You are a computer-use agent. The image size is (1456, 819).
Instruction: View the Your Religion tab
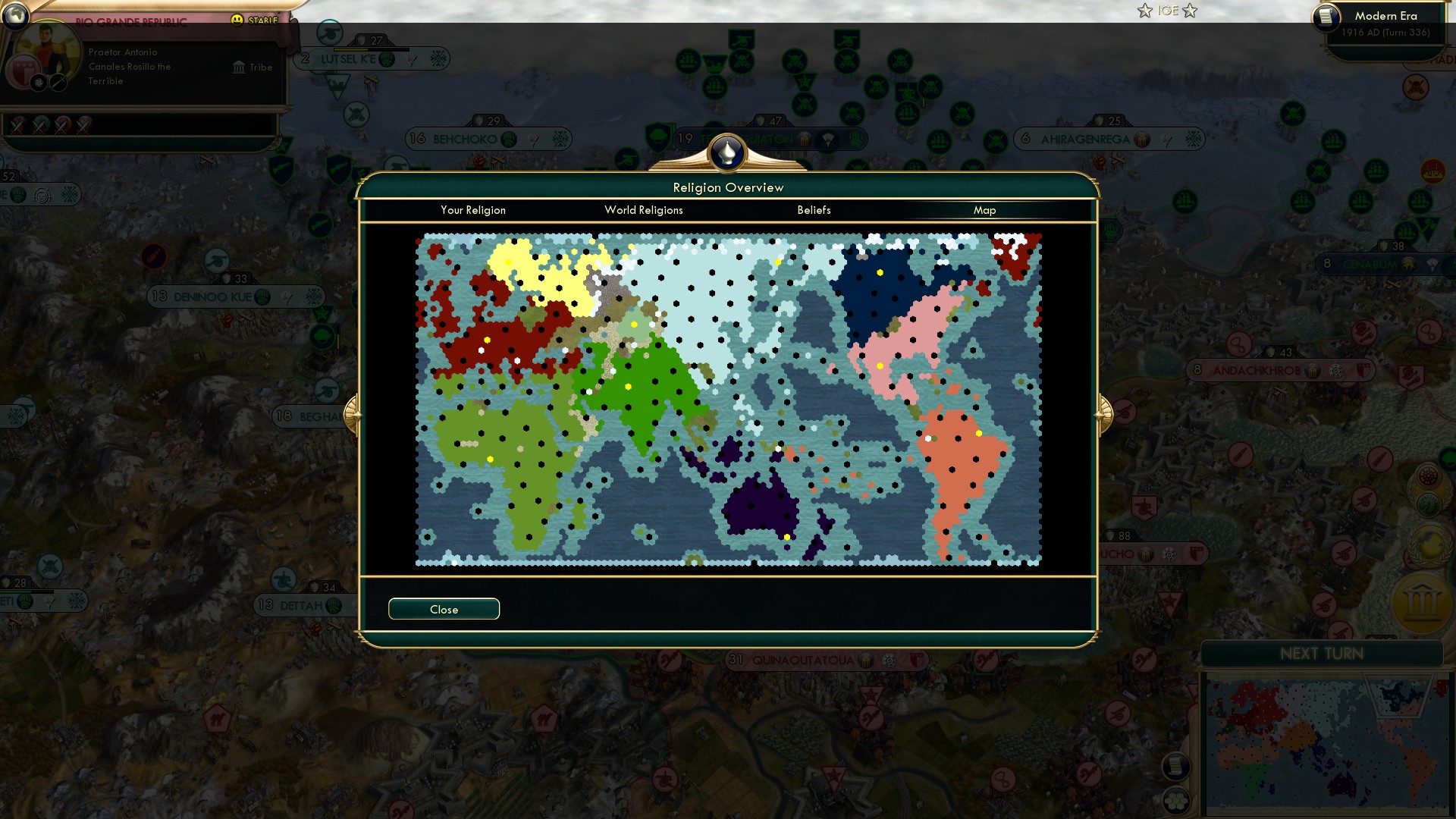474,210
